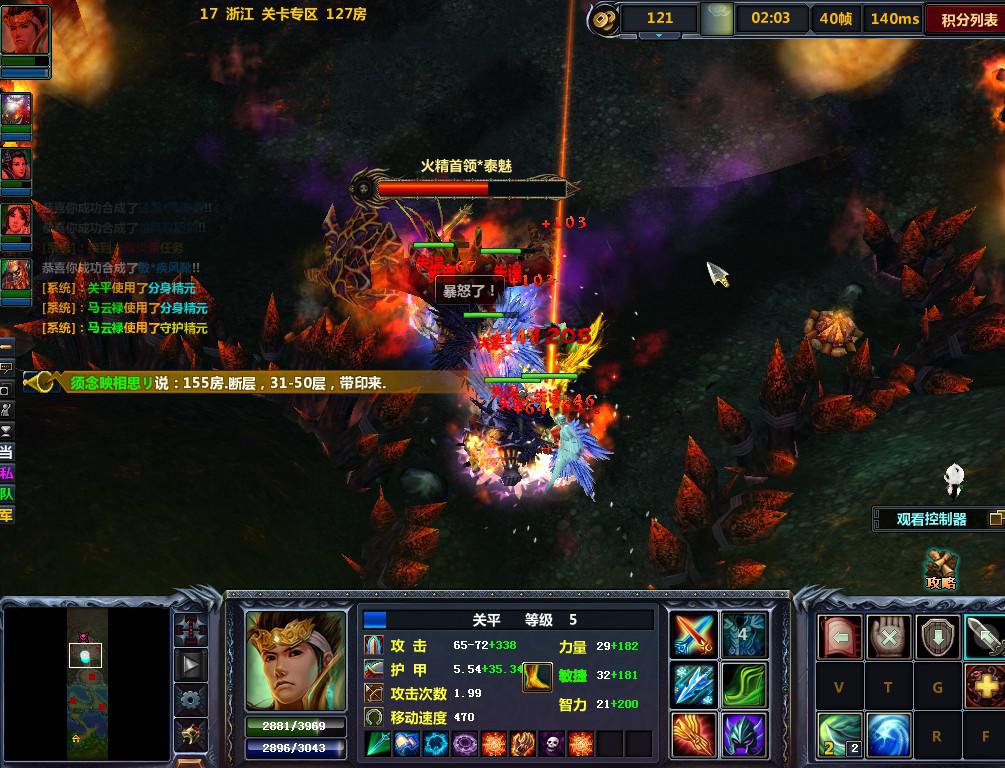Image resolution: width=1005 pixels, height=768 pixels.
Task: Activate the ice shards skill icon
Action: click(693, 685)
